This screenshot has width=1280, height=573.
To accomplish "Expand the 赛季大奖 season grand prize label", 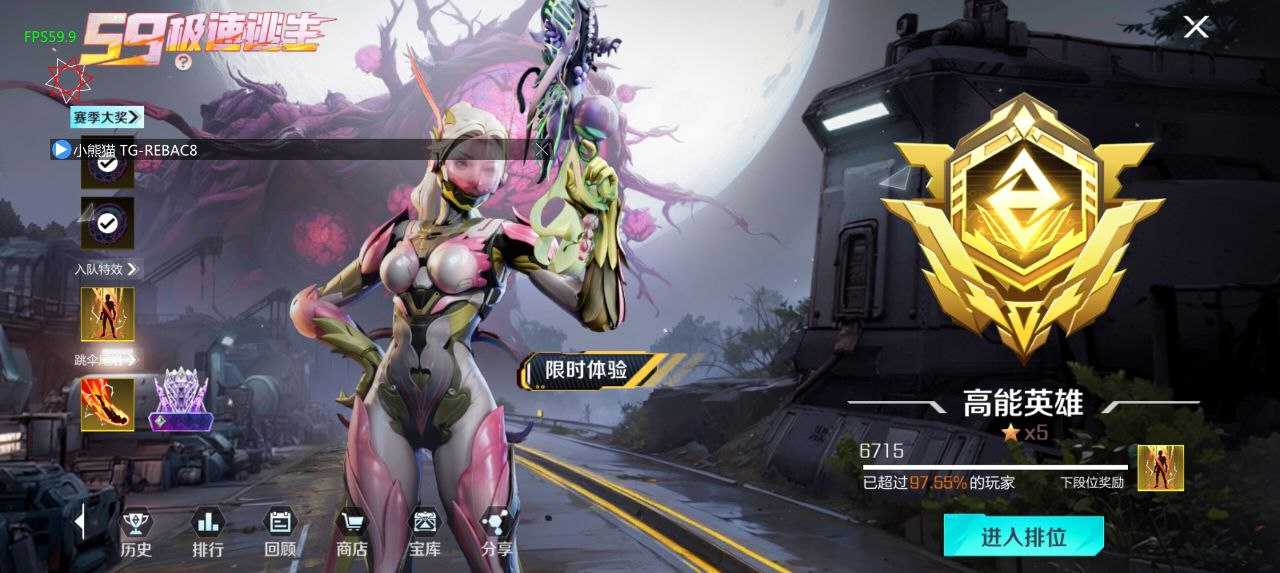I will pyautogui.click(x=106, y=117).
